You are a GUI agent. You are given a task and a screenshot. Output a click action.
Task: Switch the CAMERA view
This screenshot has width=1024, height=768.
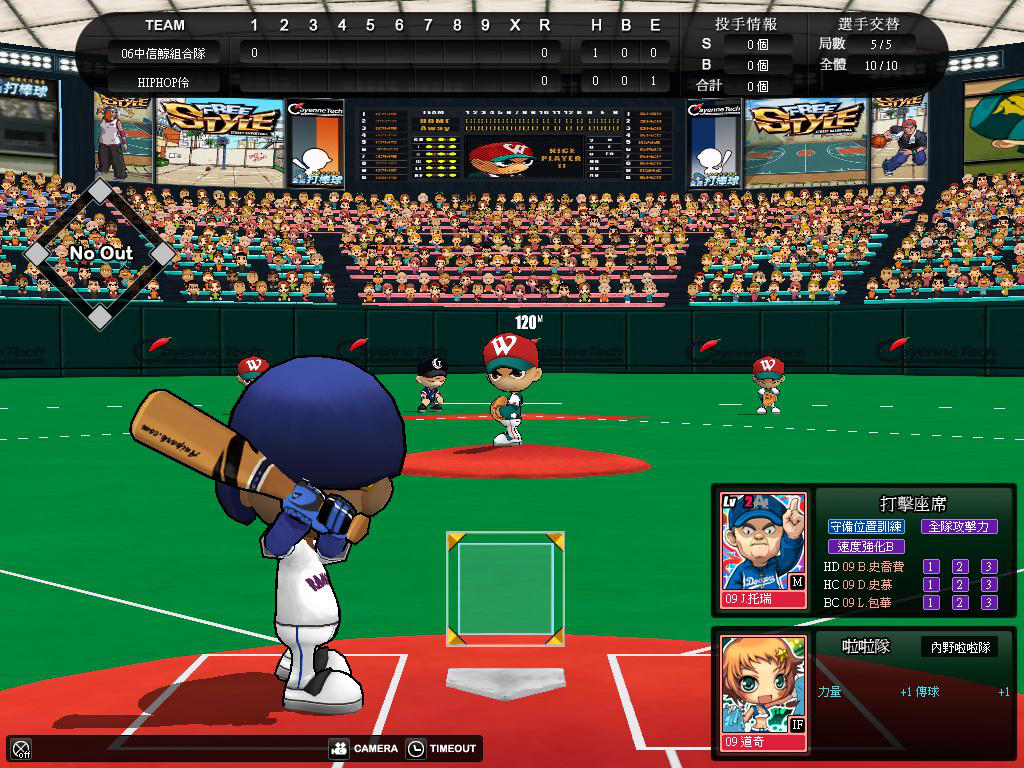pos(364,748)
